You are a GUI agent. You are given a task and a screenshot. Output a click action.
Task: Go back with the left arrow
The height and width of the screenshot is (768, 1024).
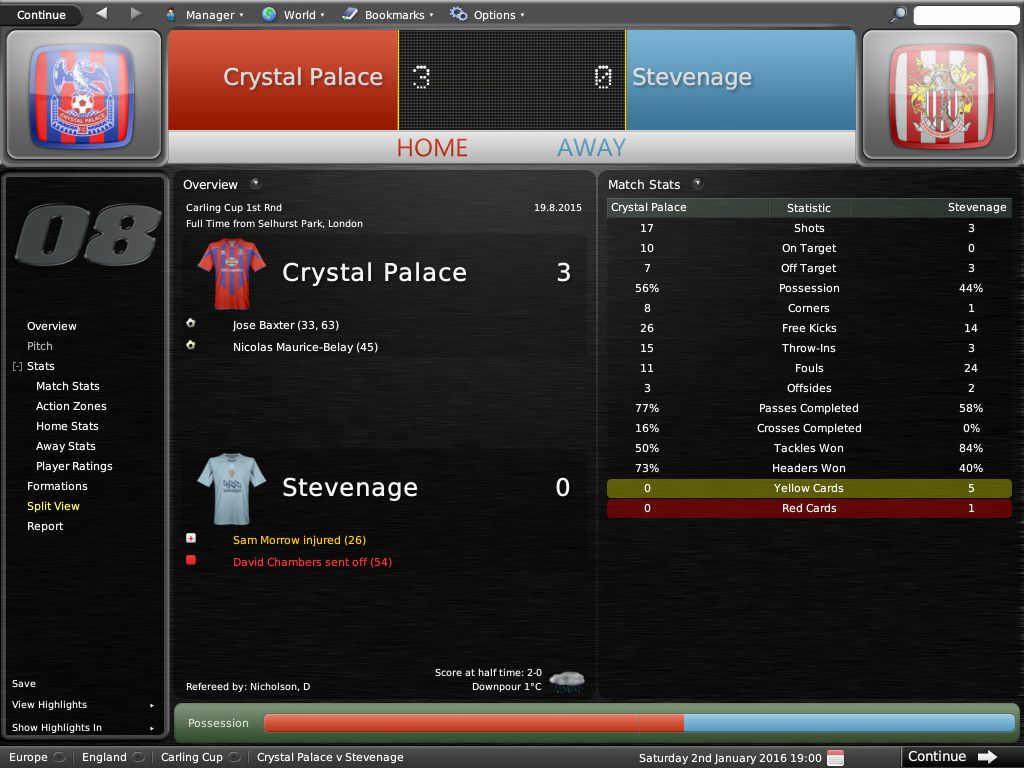tap(101, 14)
